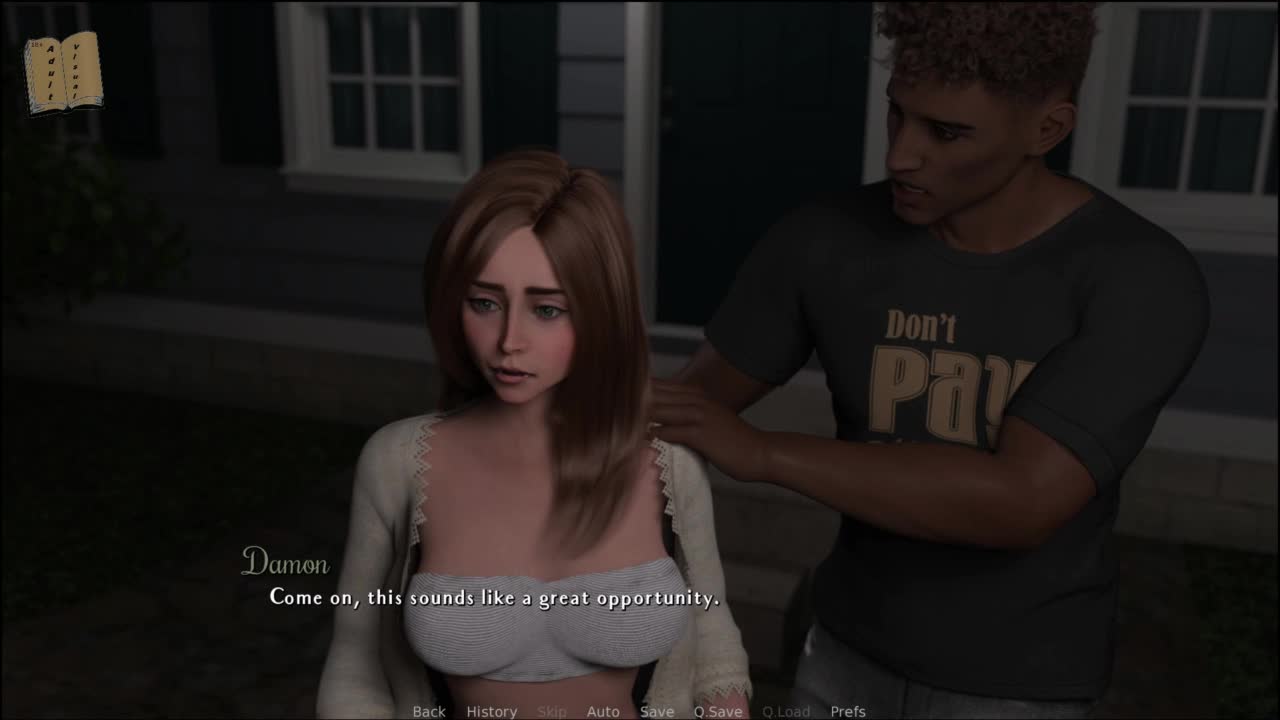Go back one dialogue line

(429, 711)
